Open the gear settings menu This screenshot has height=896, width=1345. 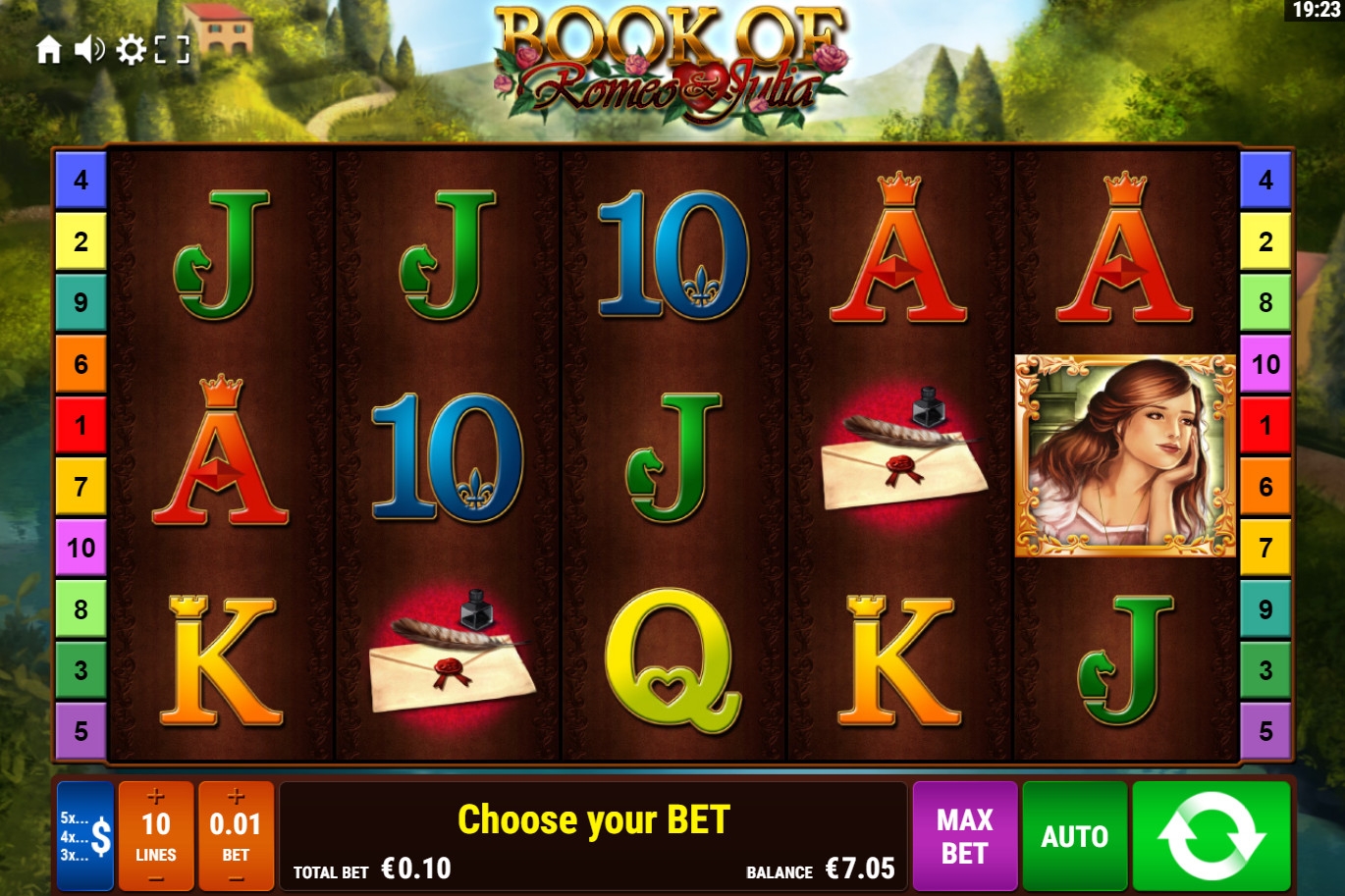131,49
